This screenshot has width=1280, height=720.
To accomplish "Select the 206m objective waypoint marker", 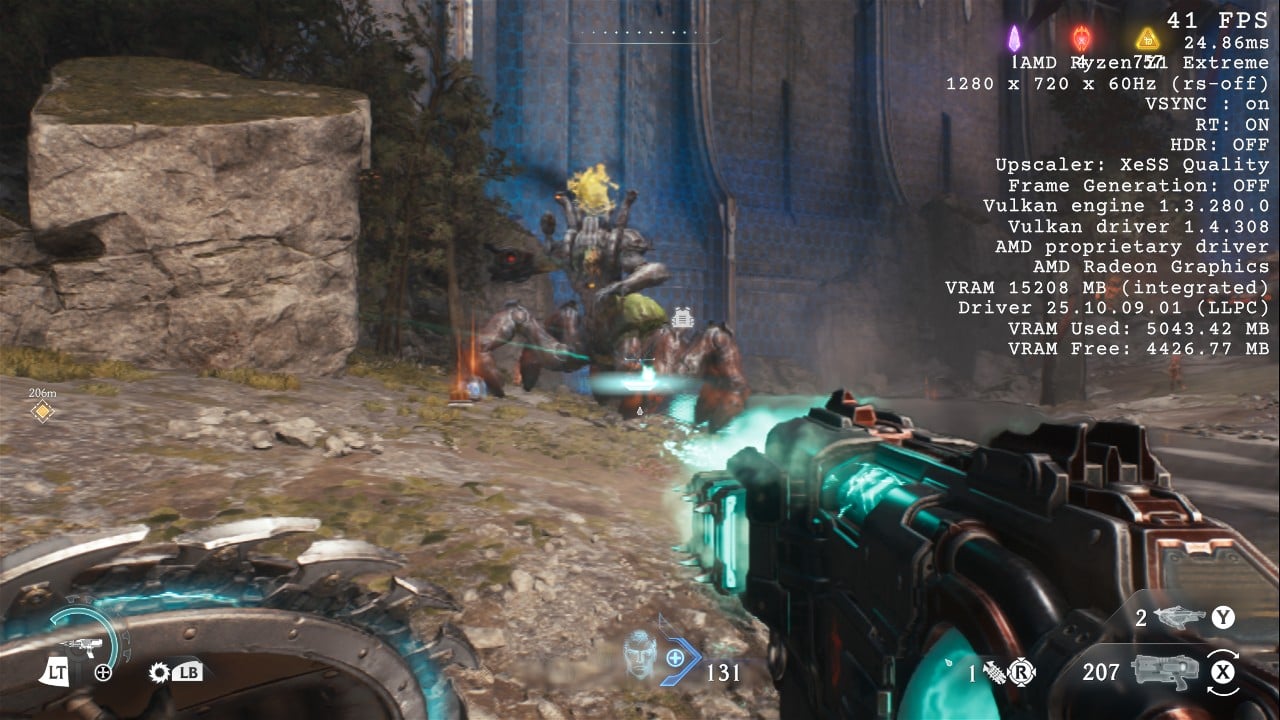I will point(42,411).
